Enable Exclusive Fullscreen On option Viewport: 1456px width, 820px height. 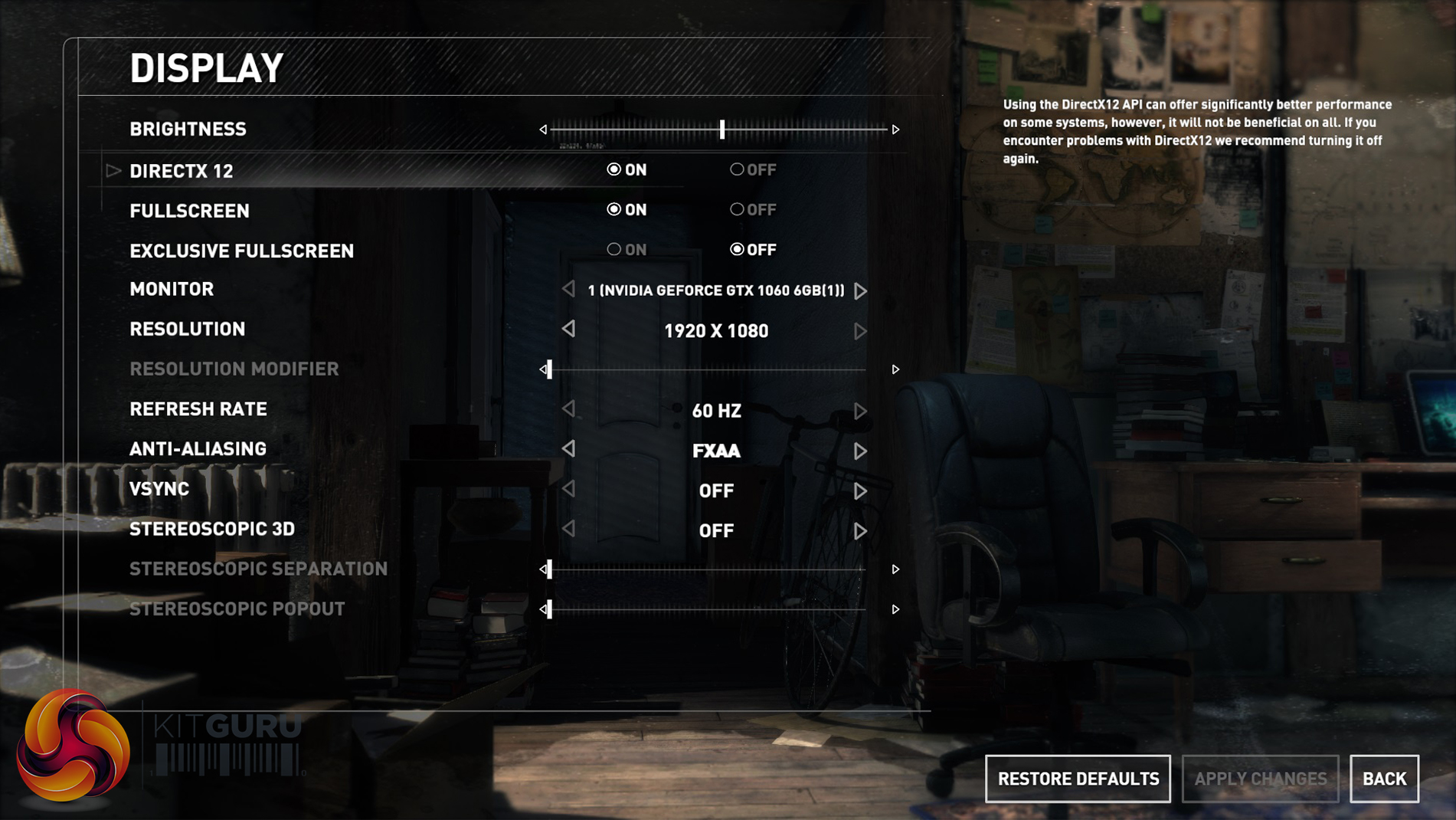(614, 249)
